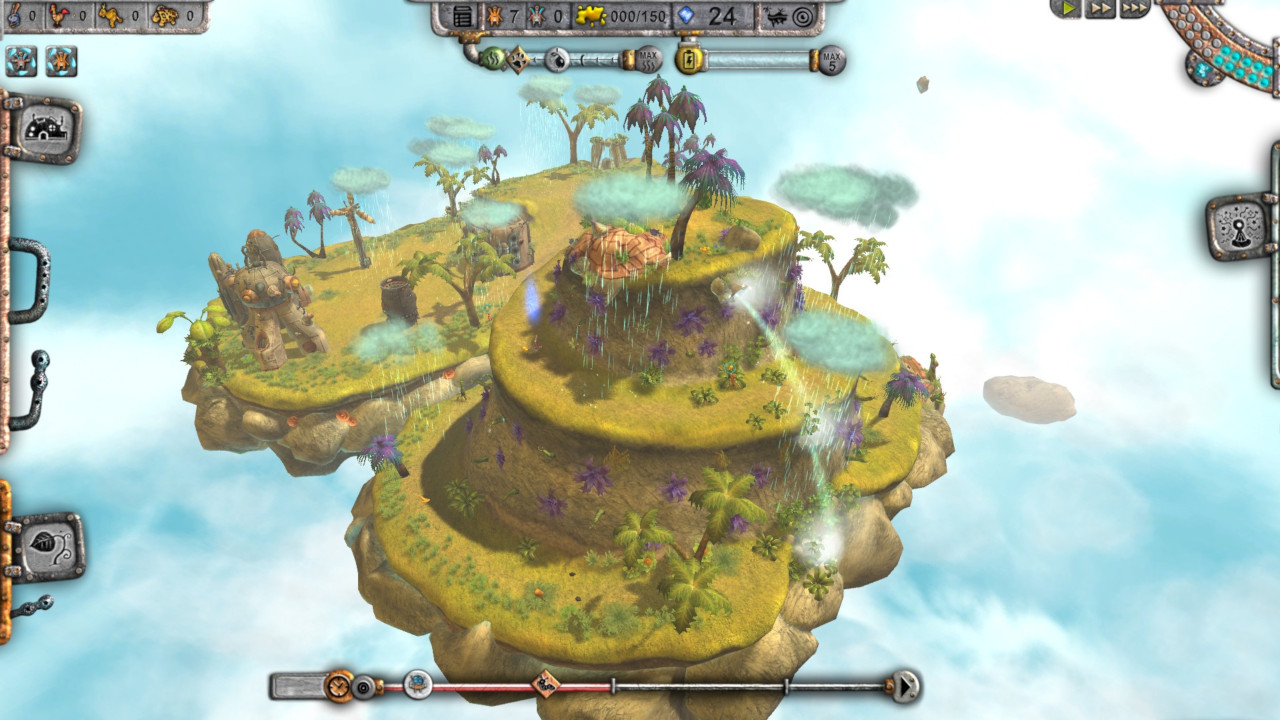The width and height of the screenshot is (1280, 720).
Task: Select the blue gem counter icon
Action: (688, 16)
